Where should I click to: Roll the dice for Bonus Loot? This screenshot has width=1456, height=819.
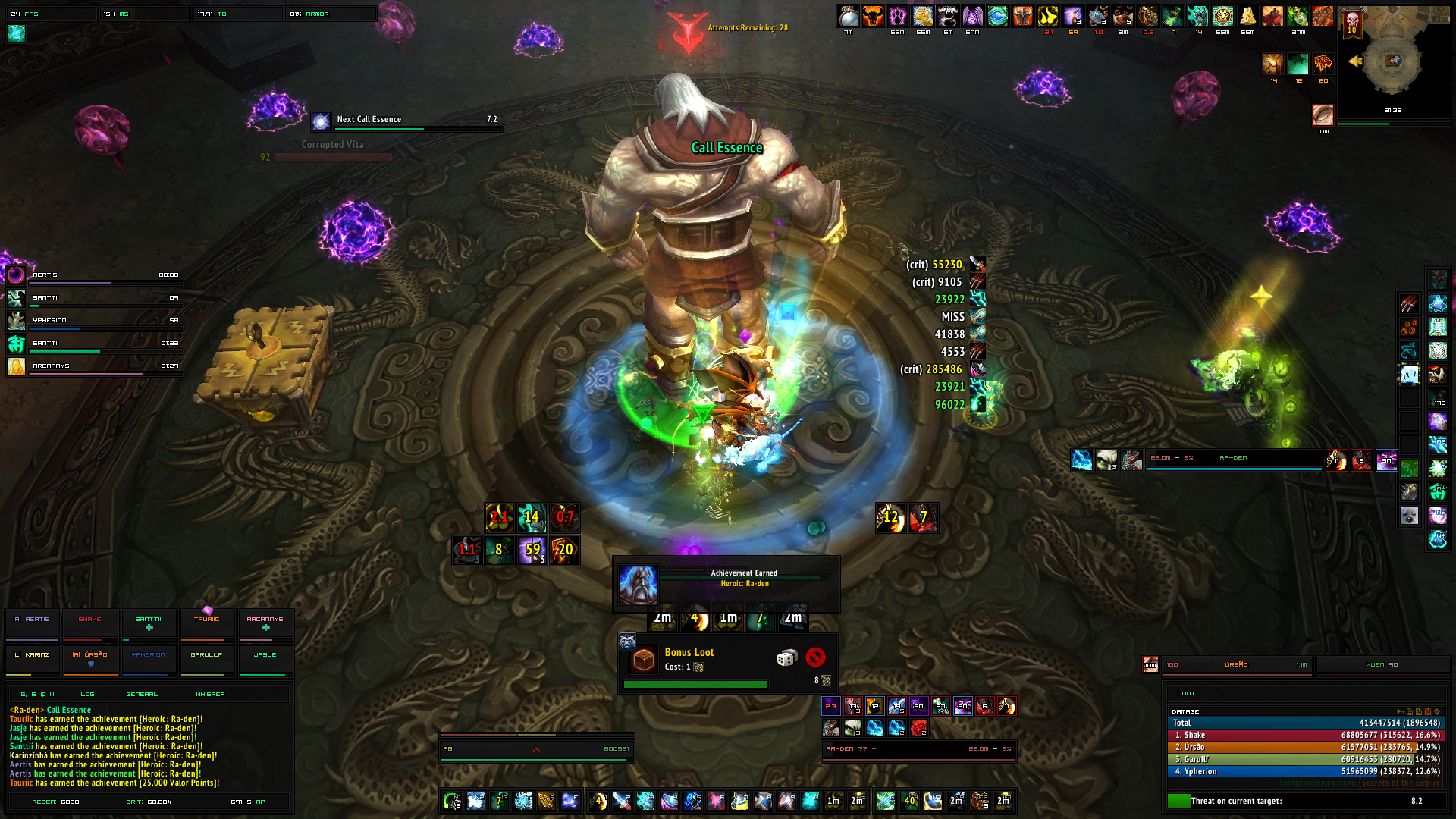pyautogui.click(x=786, y=657)
